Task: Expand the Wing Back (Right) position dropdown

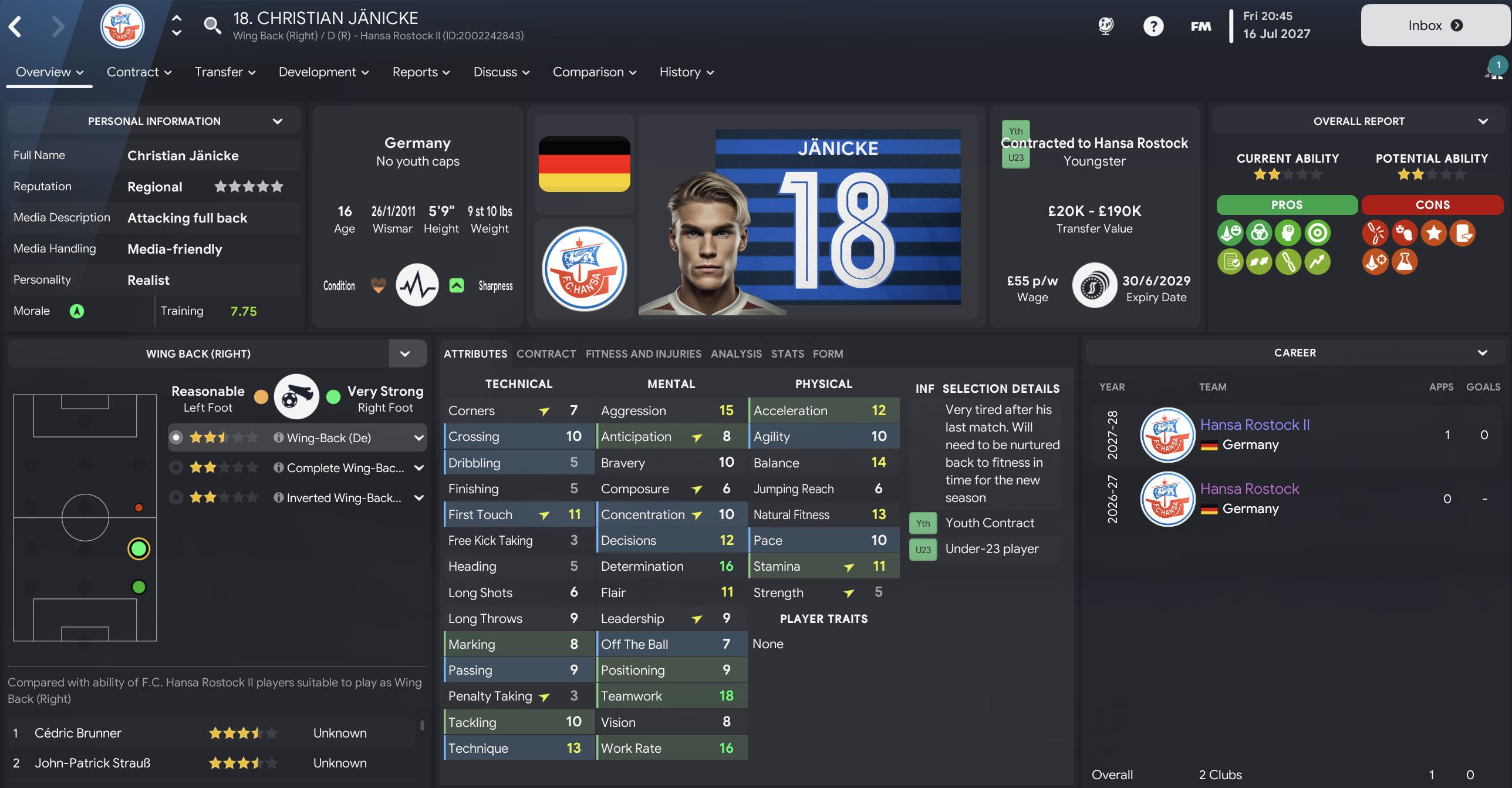Action: [405, 353]
